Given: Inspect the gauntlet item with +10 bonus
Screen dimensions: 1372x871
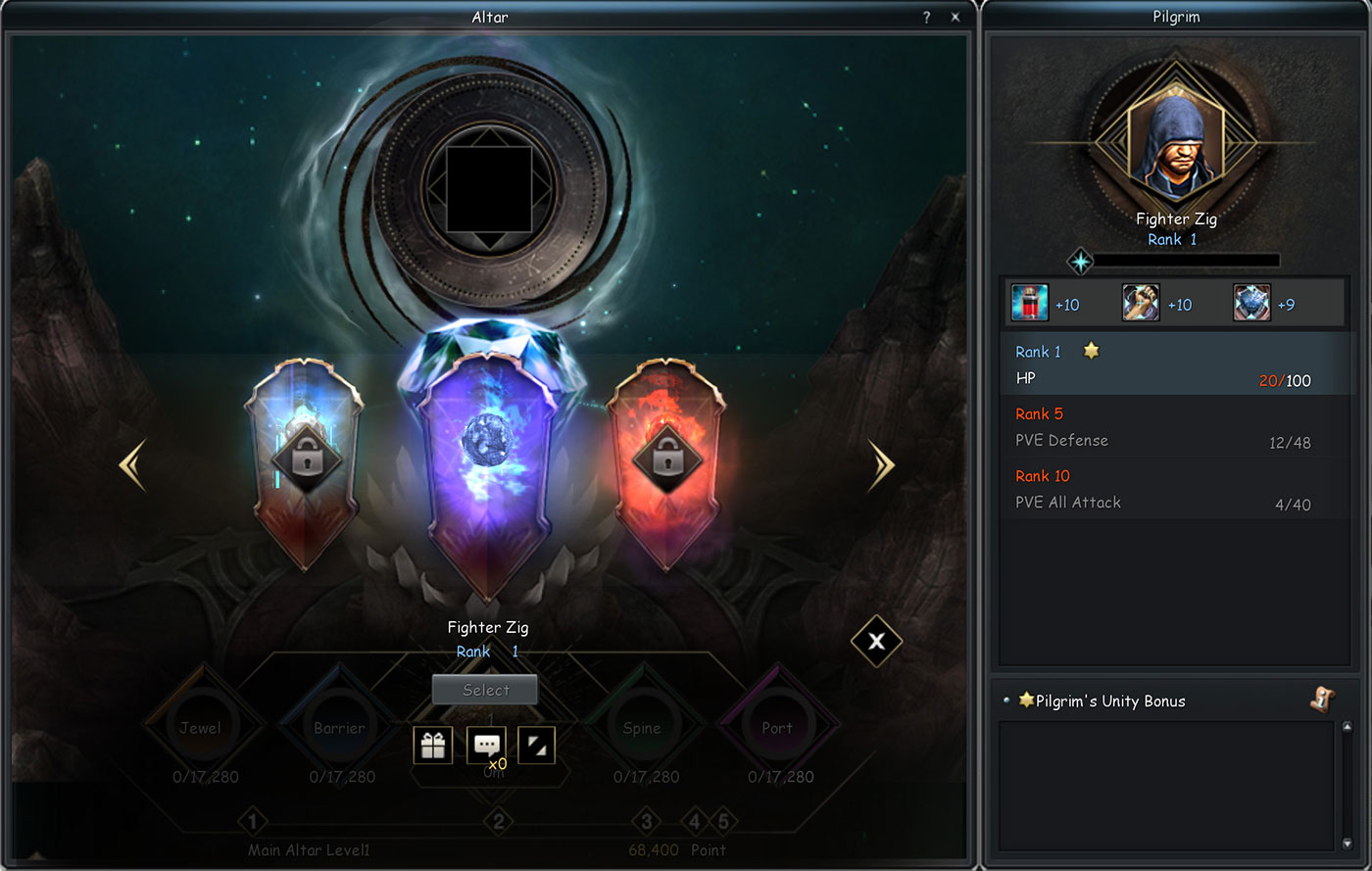Looking at the screenshot, I should tap(1140, 303).
